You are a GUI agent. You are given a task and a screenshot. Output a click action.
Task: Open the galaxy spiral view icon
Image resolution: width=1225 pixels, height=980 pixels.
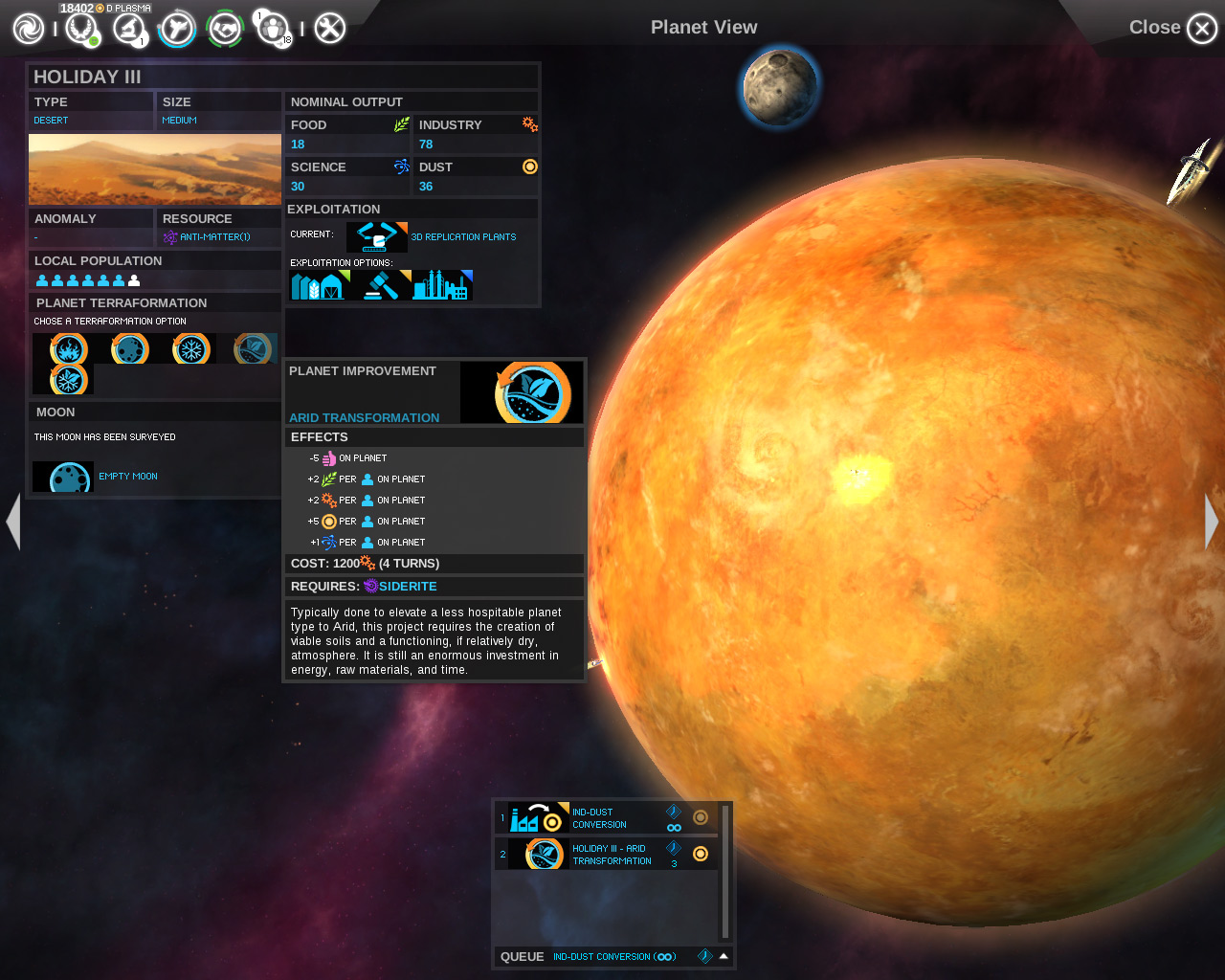[x=29, y=29]
